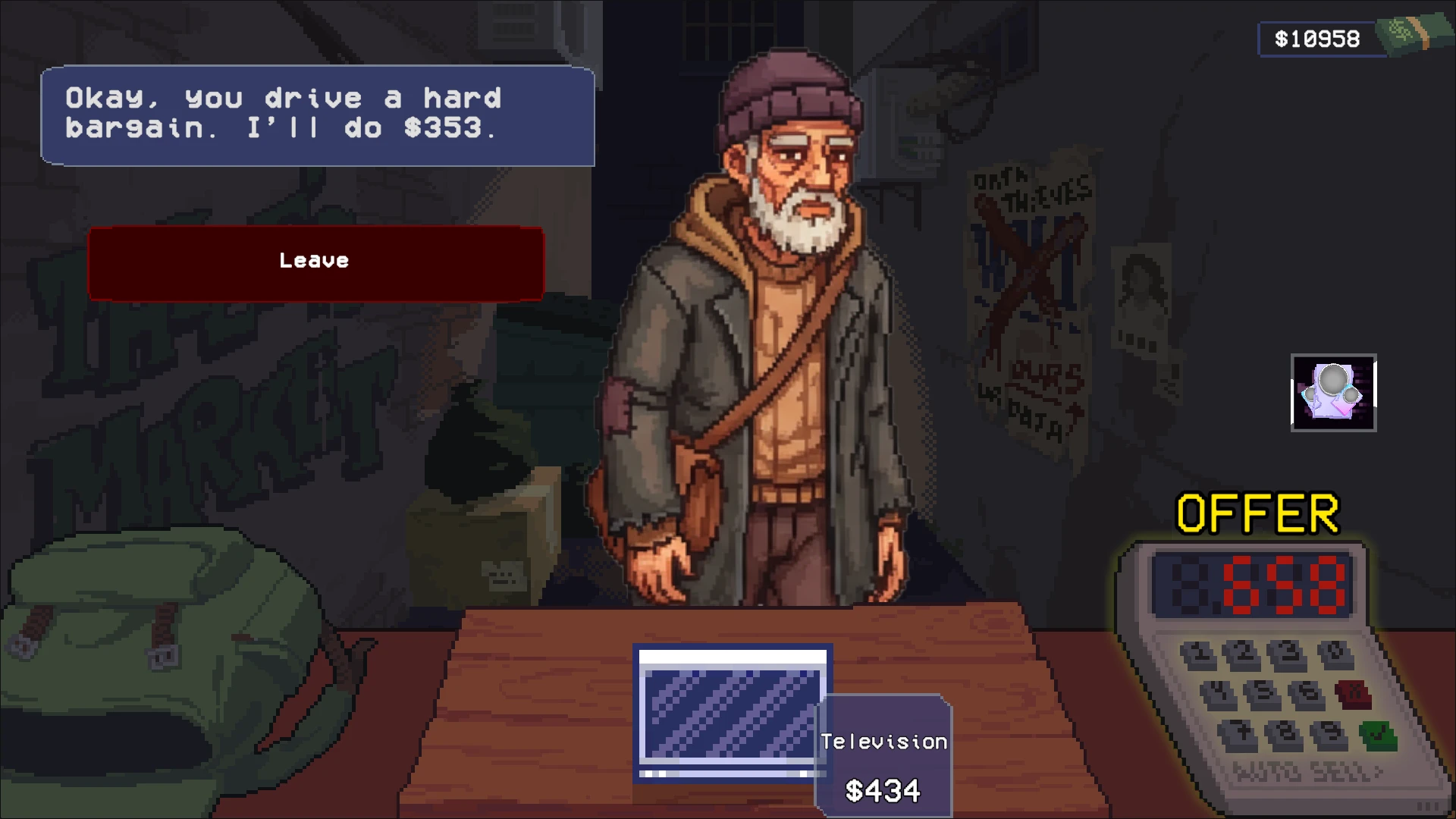Confirm the offer with the green checkmark key

[1378, 734]
